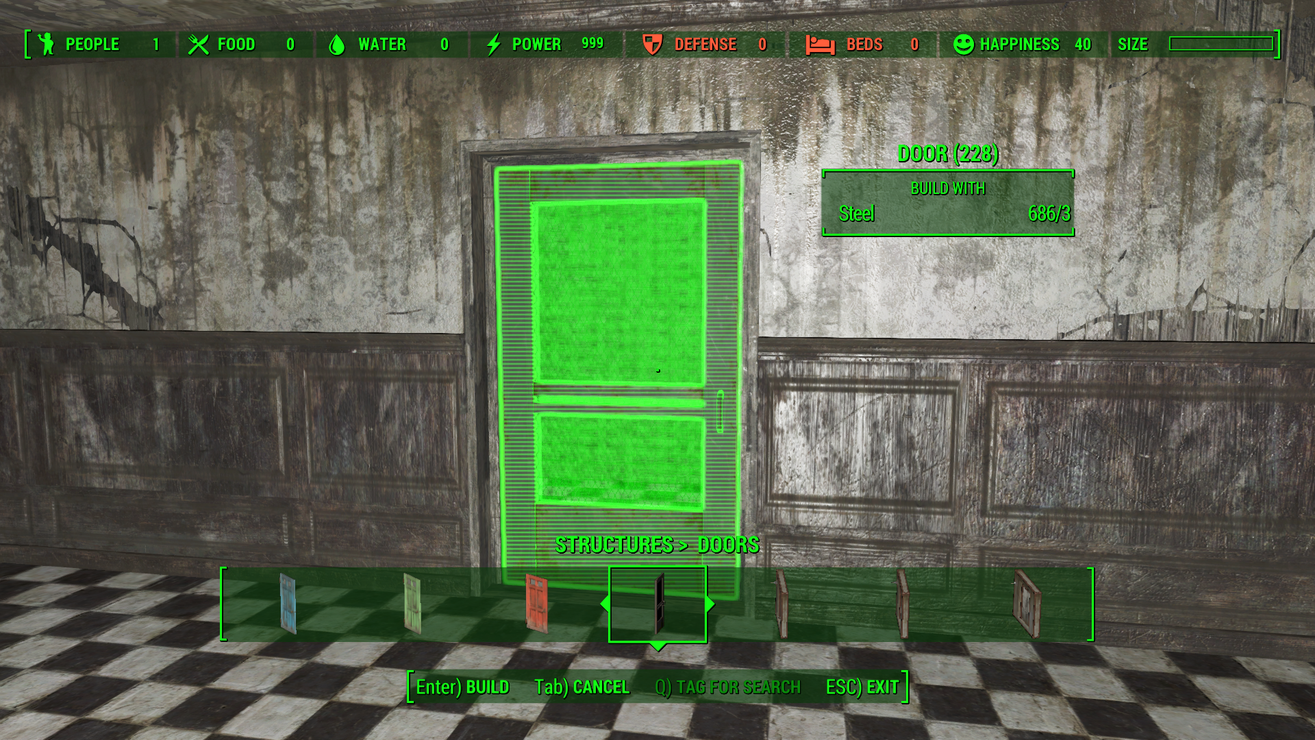Exit workshop mode via the EXIT button
This screenshot has height=740, width=1315.
click(x=862, y=687)
